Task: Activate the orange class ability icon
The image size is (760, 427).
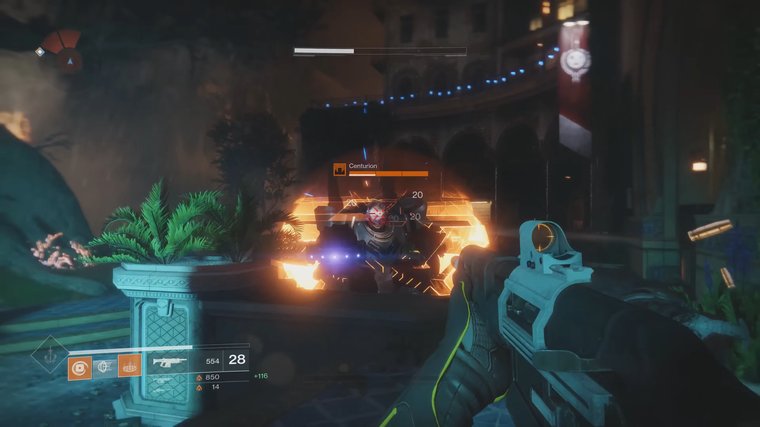Action: (129, 367)
